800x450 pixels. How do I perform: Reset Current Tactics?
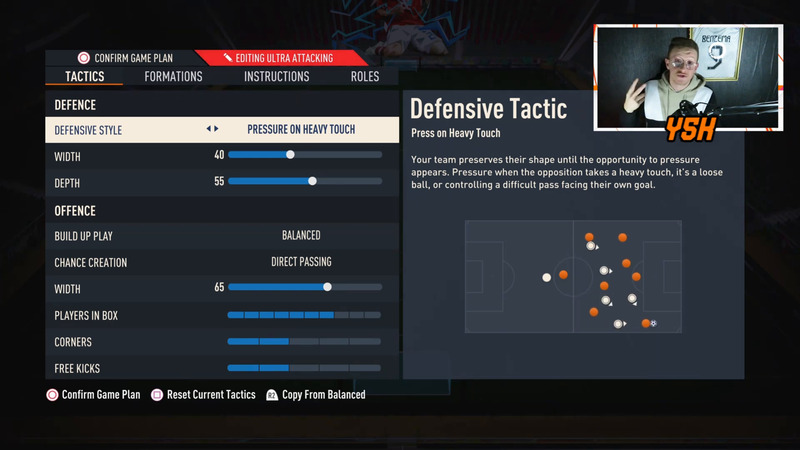point(210,395)
